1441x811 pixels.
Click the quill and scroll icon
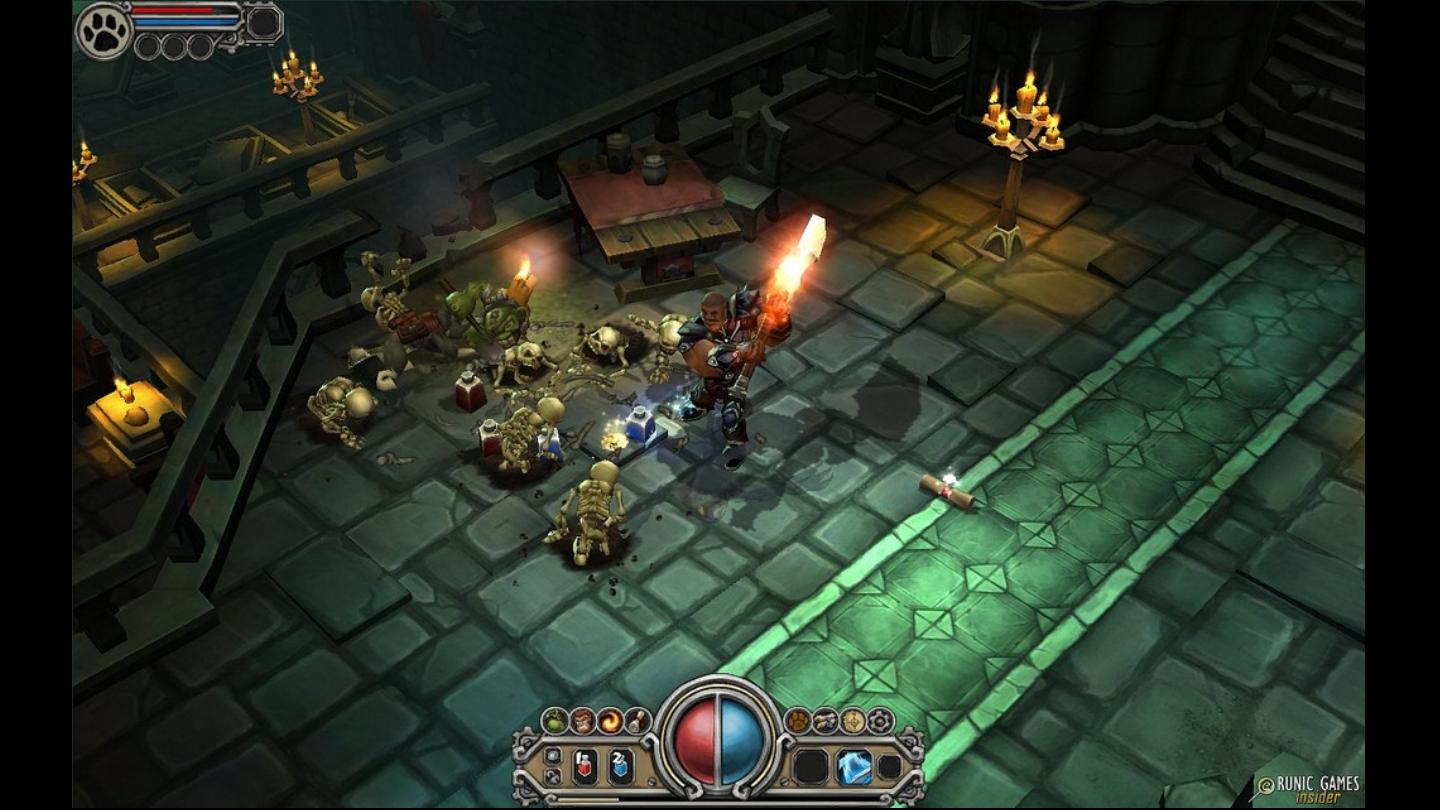636,720
